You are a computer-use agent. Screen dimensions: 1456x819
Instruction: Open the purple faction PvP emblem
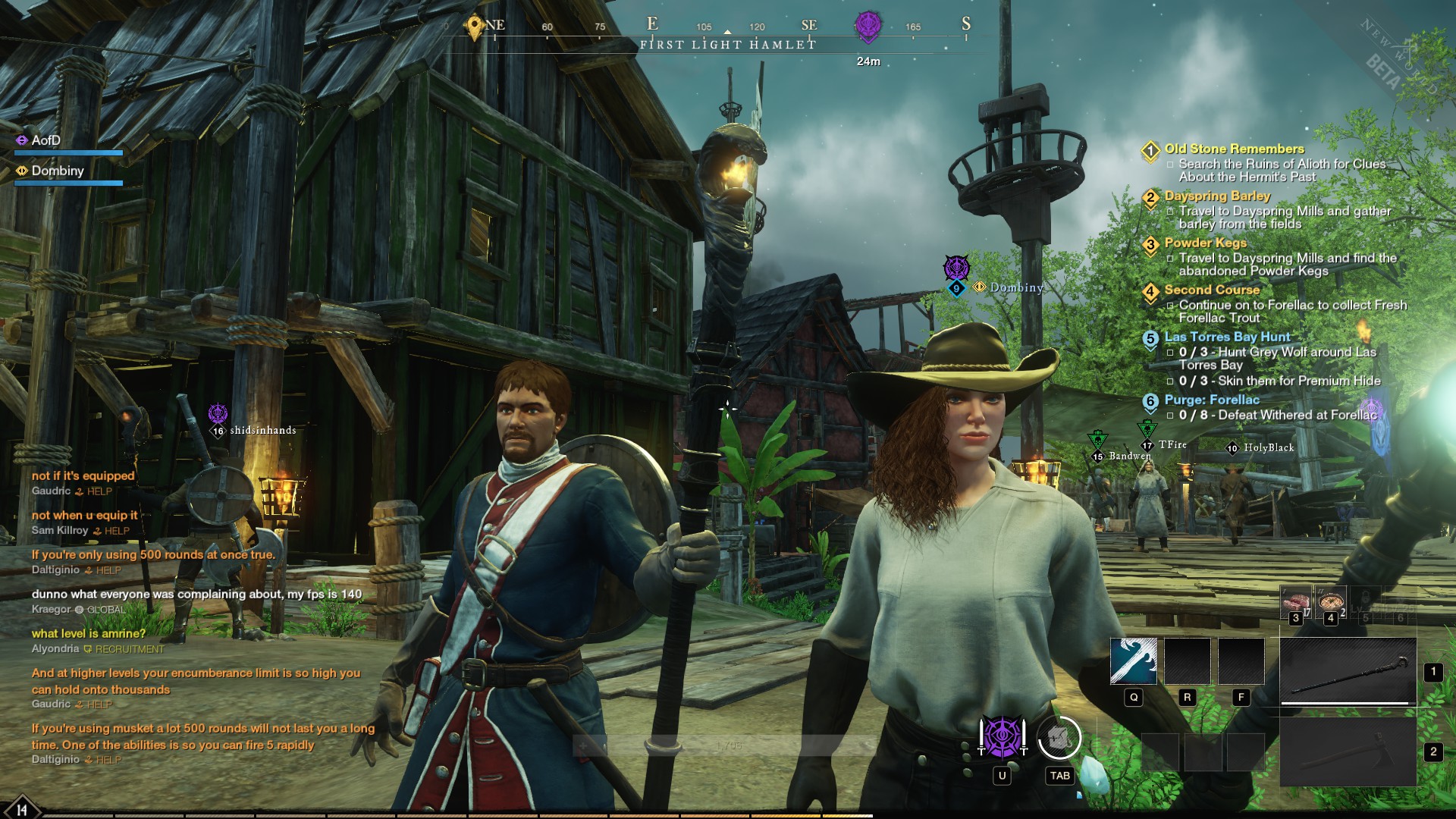1002,737
